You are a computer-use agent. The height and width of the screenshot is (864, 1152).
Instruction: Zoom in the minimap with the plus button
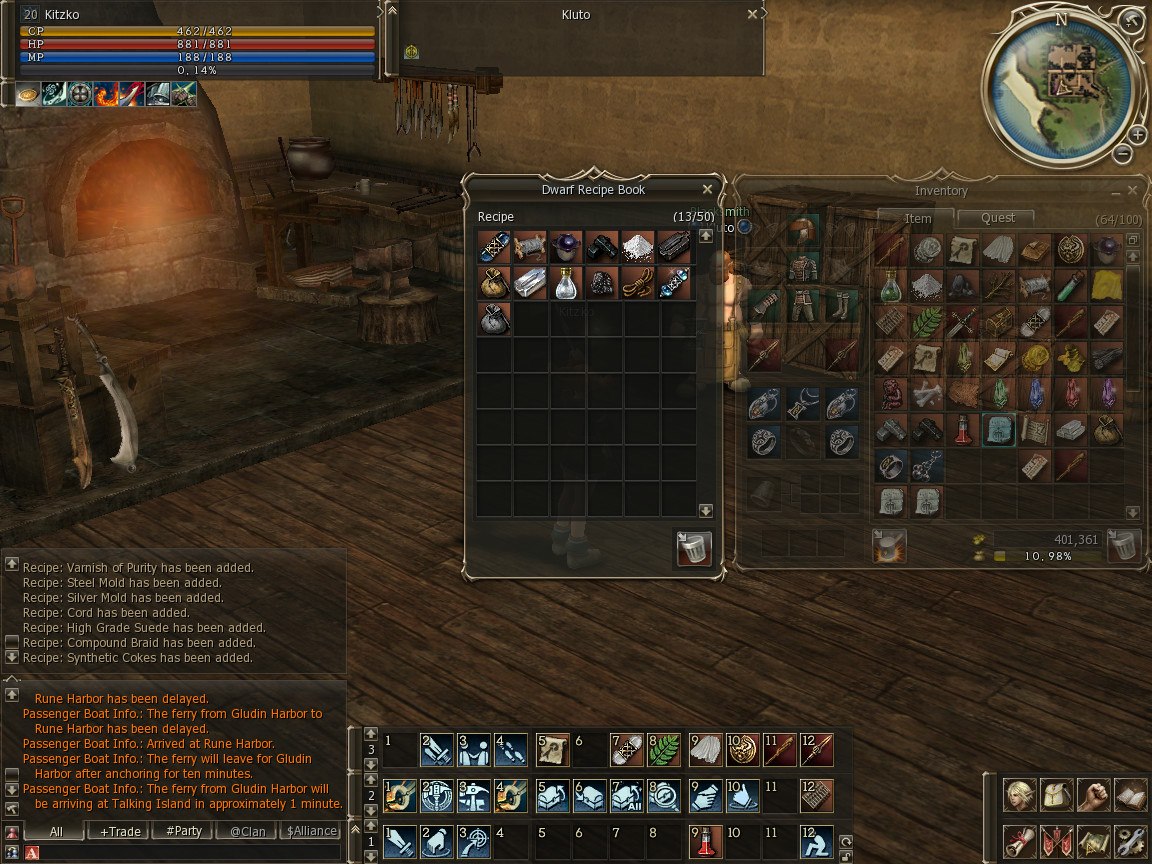tap(1138, 135)
